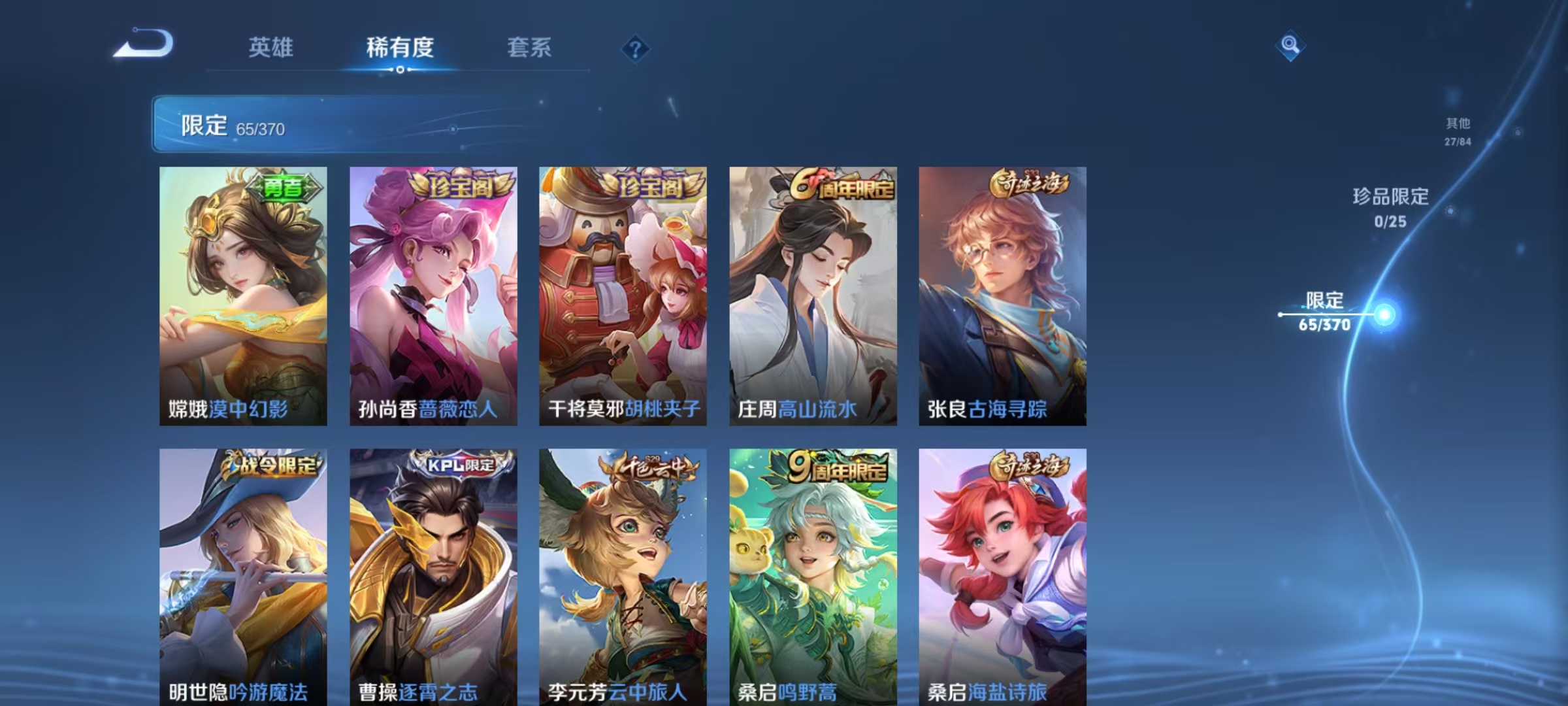Switch to the 英雄 tab
Screen dimensions: 1568x706
point(271,48)
